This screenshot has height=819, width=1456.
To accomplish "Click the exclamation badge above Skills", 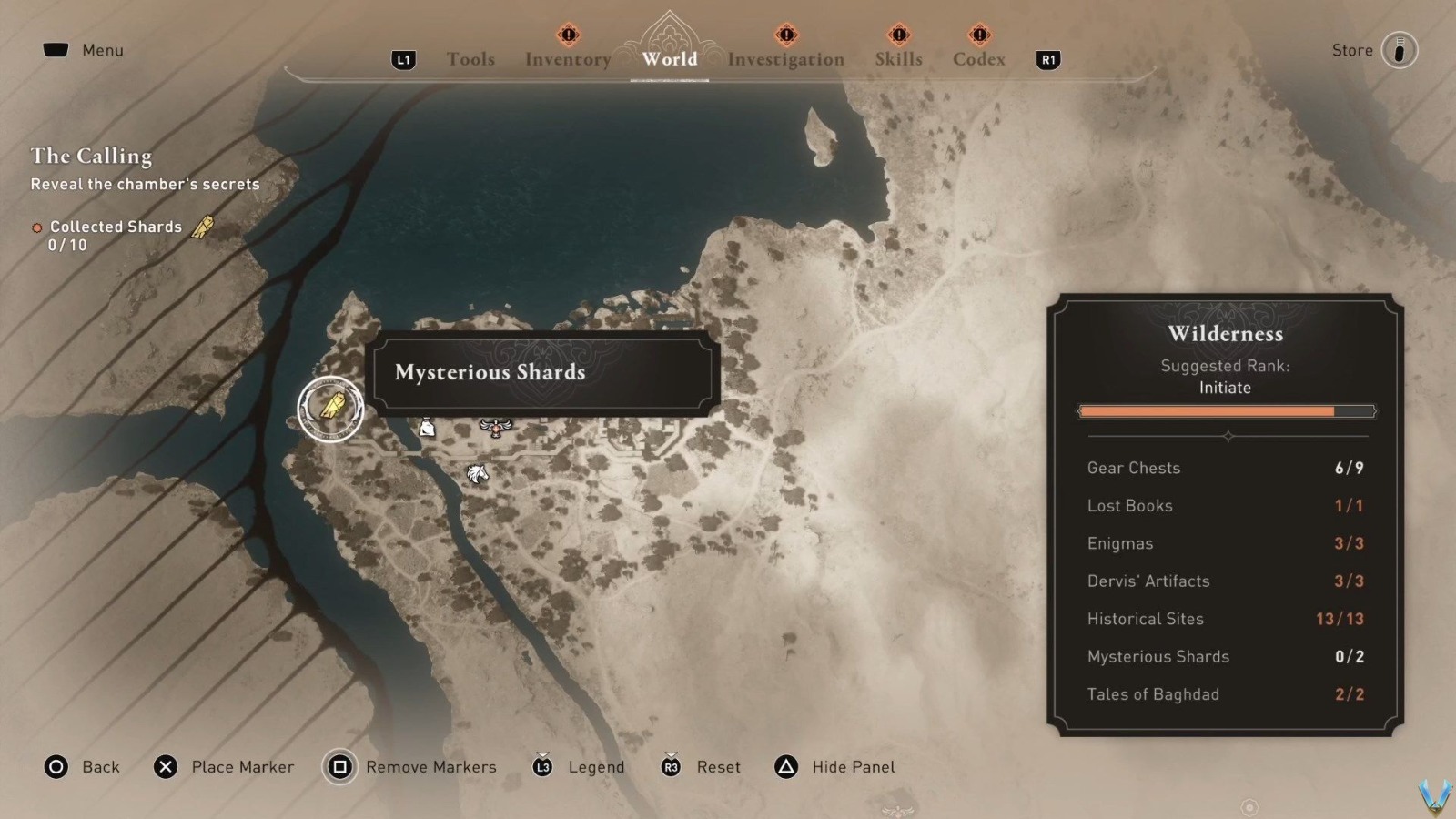I will (x=897, y=35).
